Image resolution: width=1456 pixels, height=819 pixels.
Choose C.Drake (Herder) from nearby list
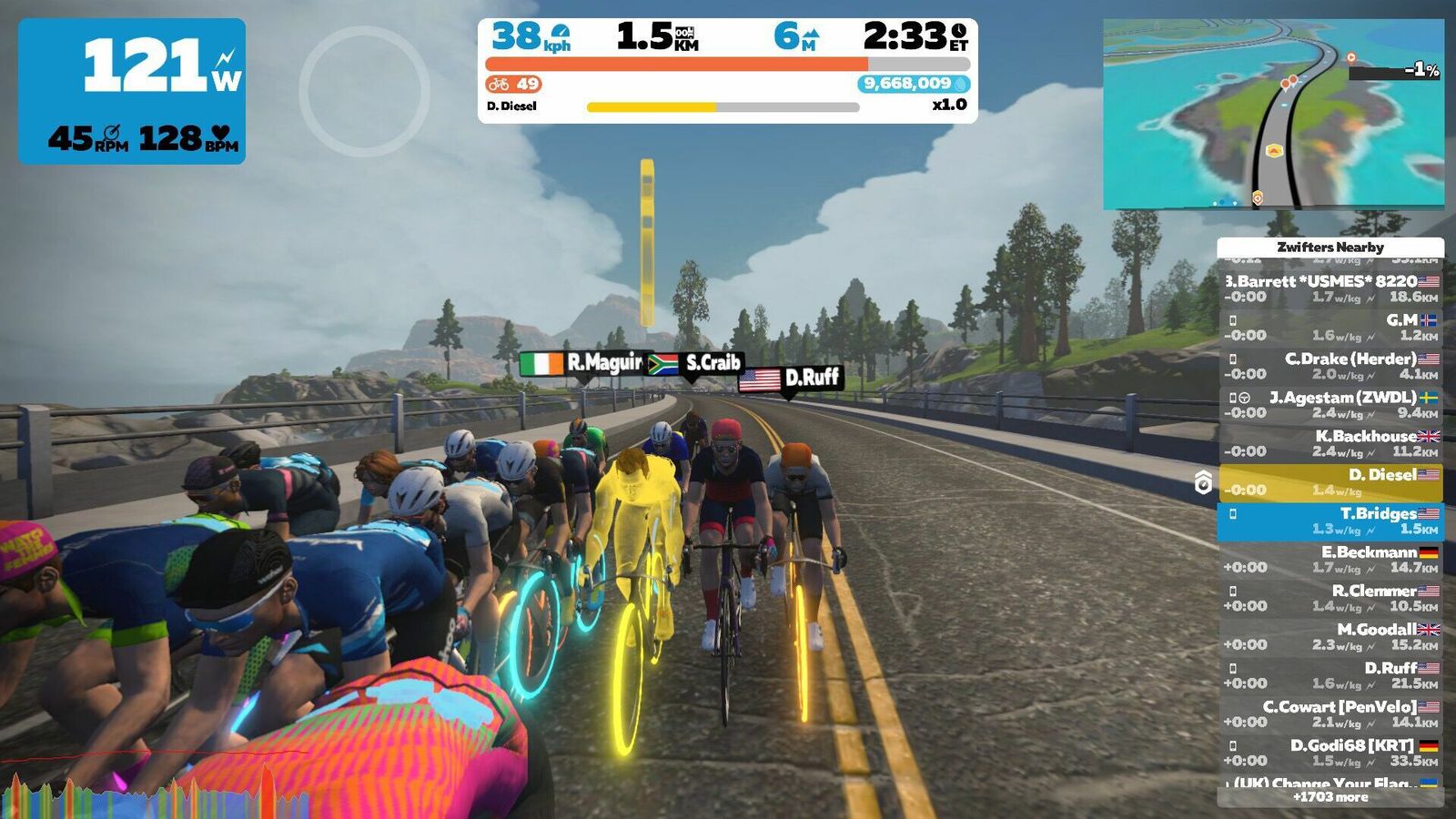(1330, 366)
